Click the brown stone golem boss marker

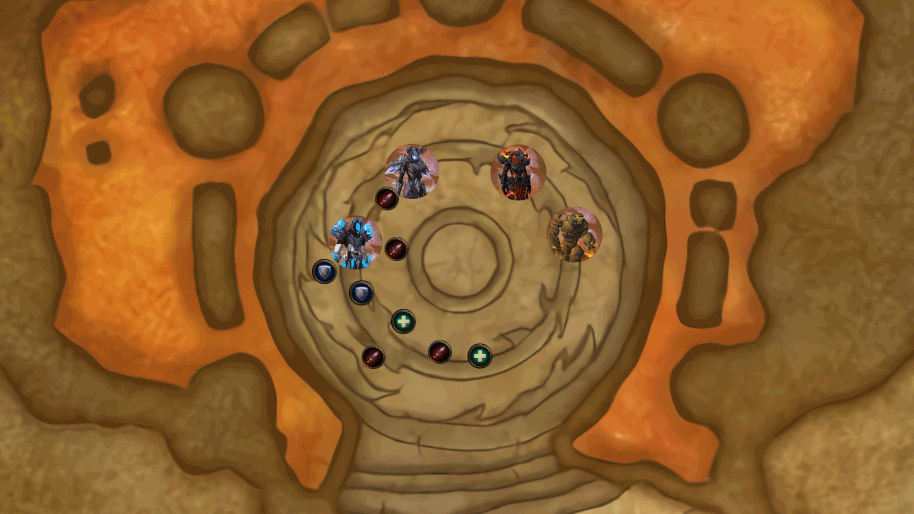[574, 234]
